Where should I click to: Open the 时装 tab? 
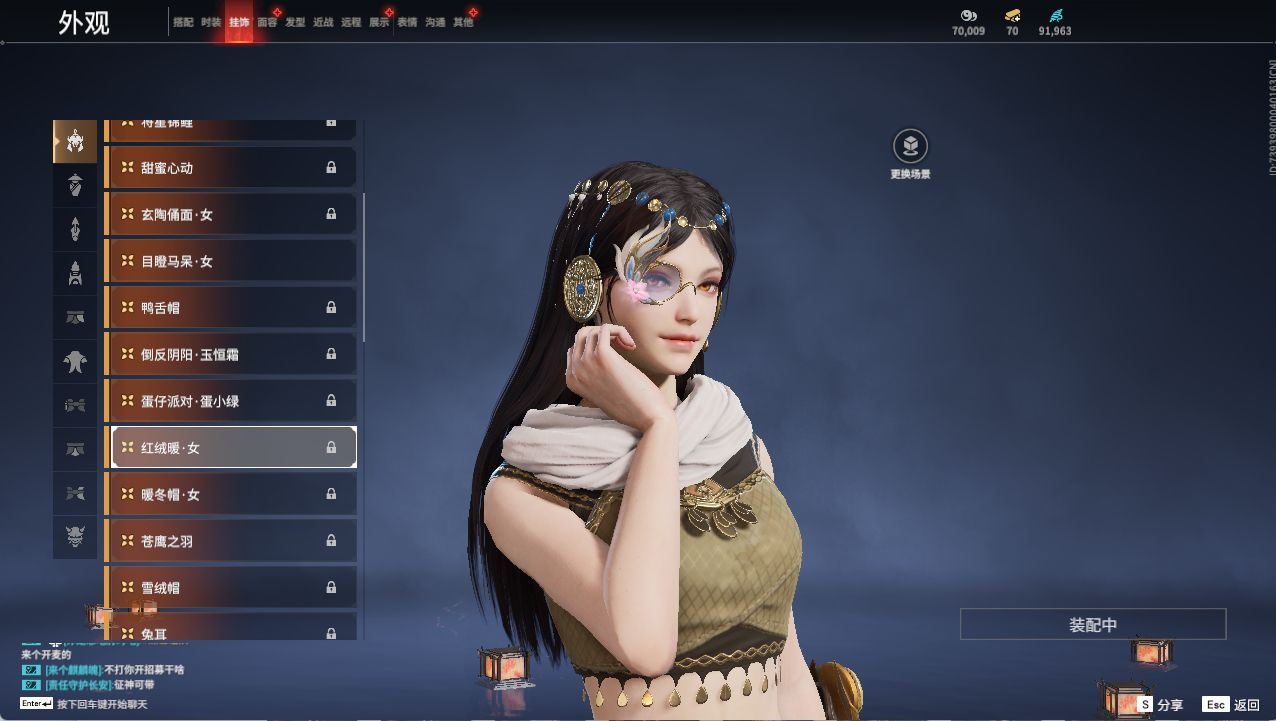[x=211, y=22]
